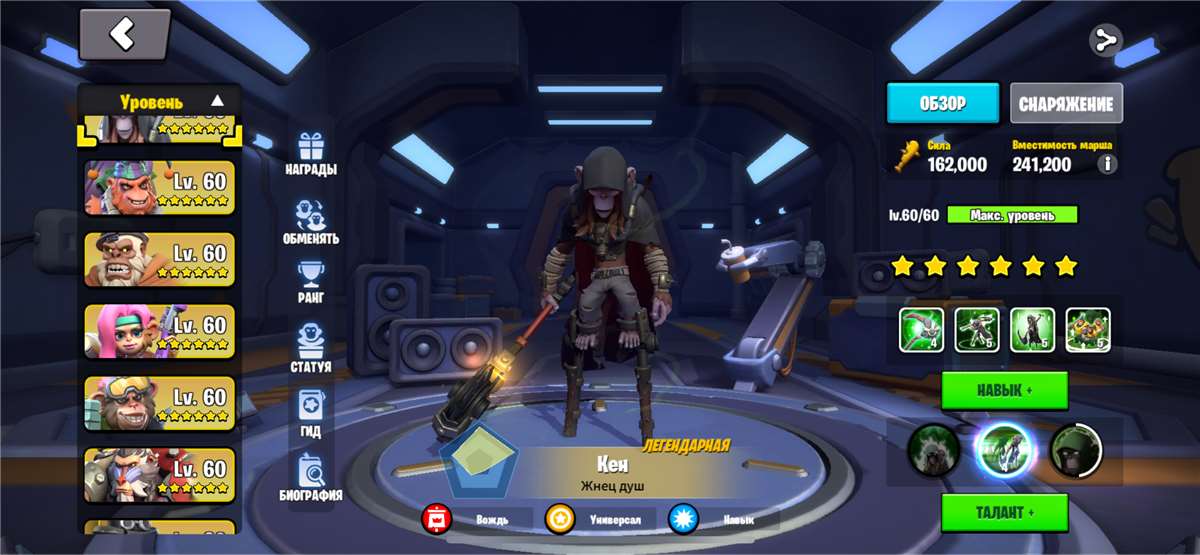This screenshot has width=1200, height=555.
Task: Select the glowing center talent circle
Action: click(1003, 451)
